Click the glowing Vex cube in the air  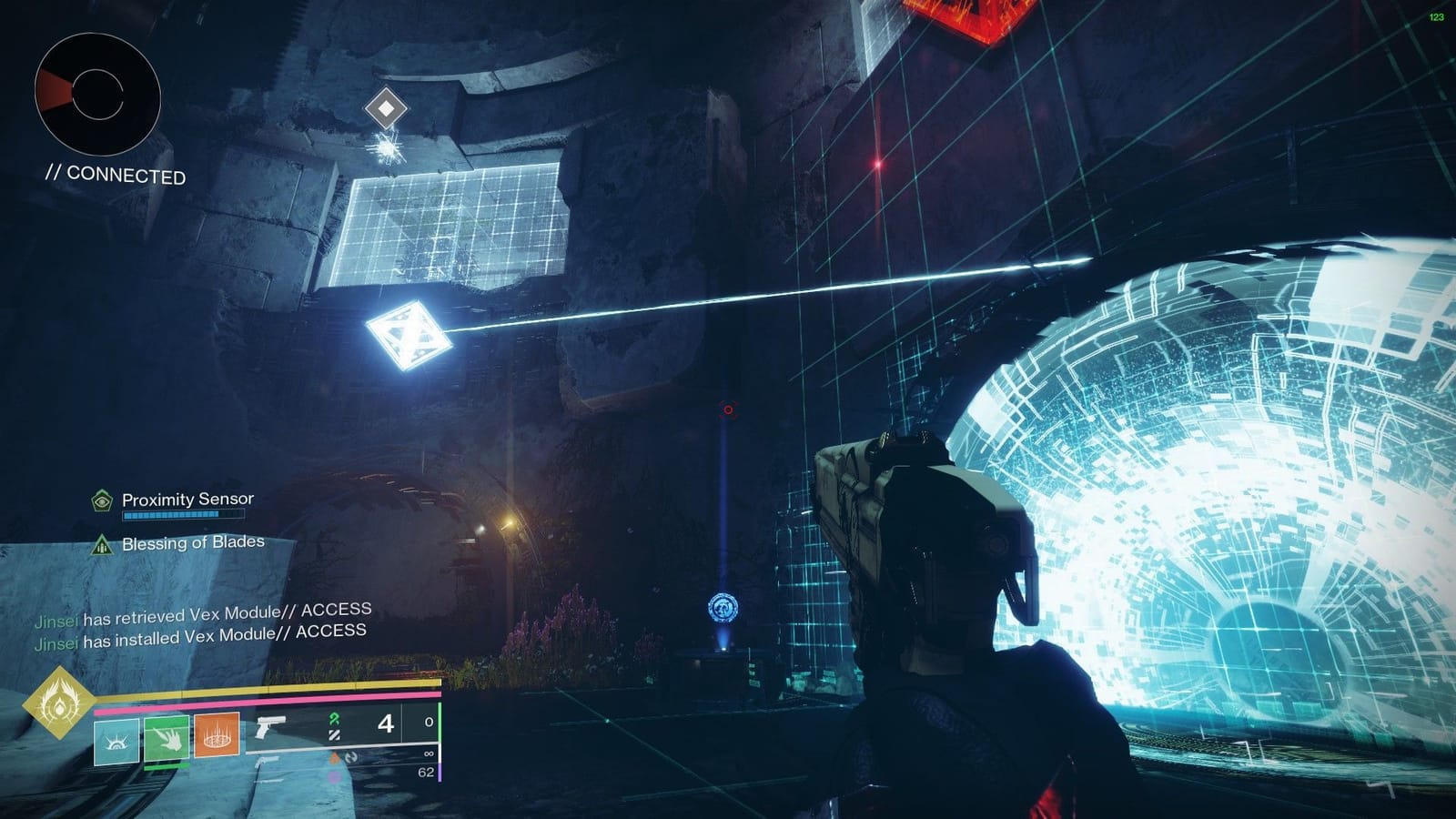pyautogui.click(x=411, y=335)
